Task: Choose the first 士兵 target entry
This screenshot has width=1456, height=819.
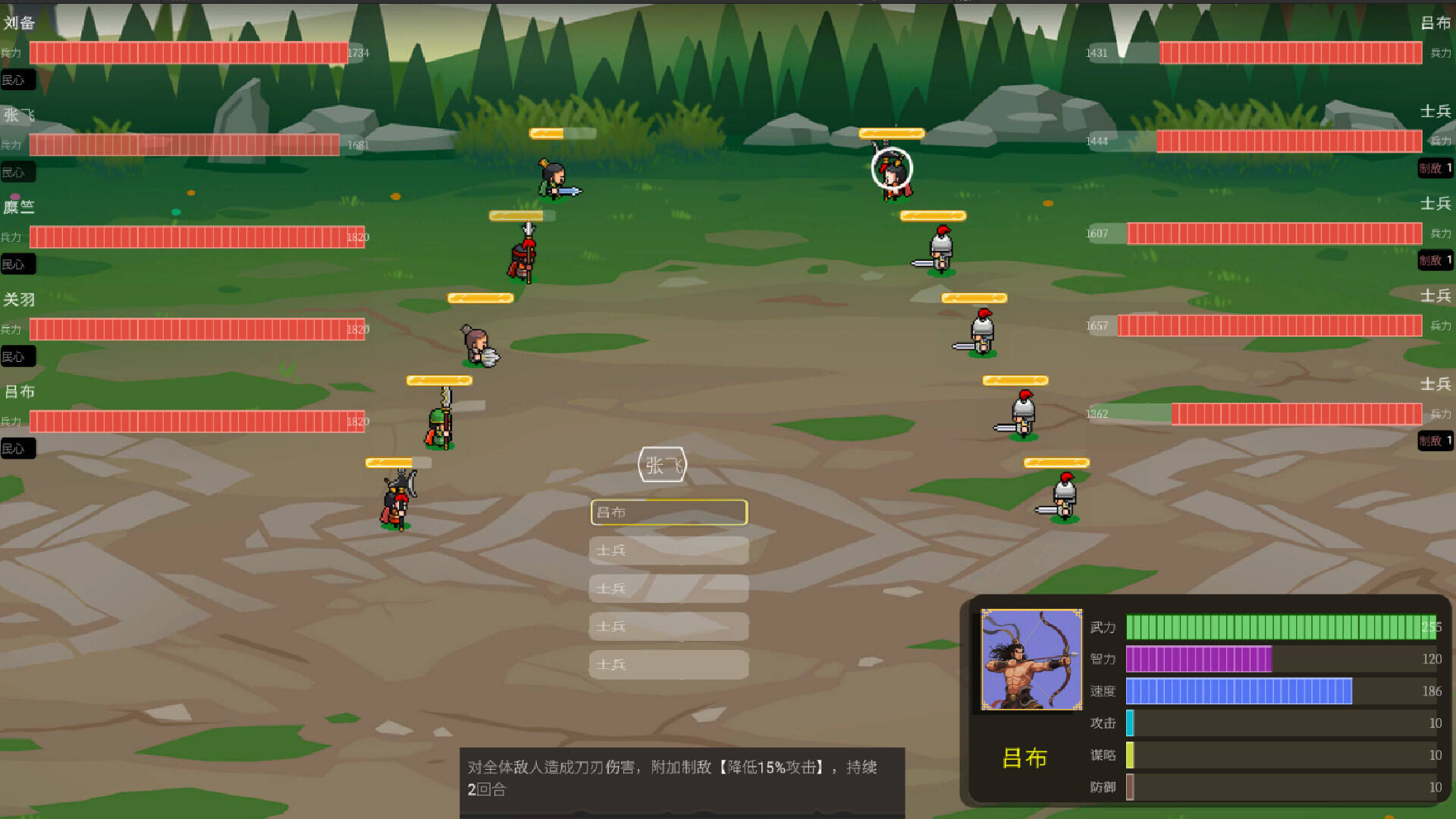Action: click(x=668, y=551)
